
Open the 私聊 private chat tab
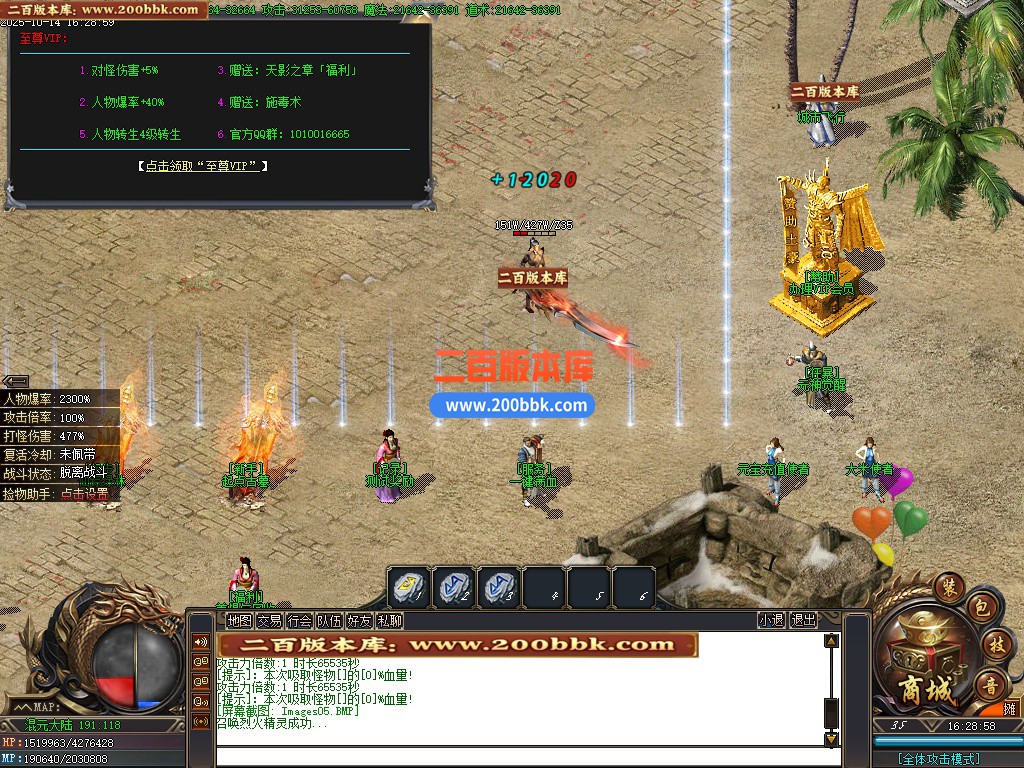point(389,621)
